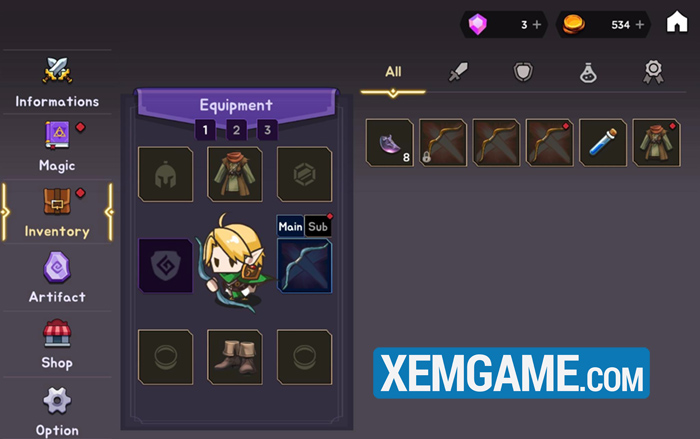The height and width of the screenshot is (439, 700).
Task: Switch to equipment preset 3
Action: 267,130
